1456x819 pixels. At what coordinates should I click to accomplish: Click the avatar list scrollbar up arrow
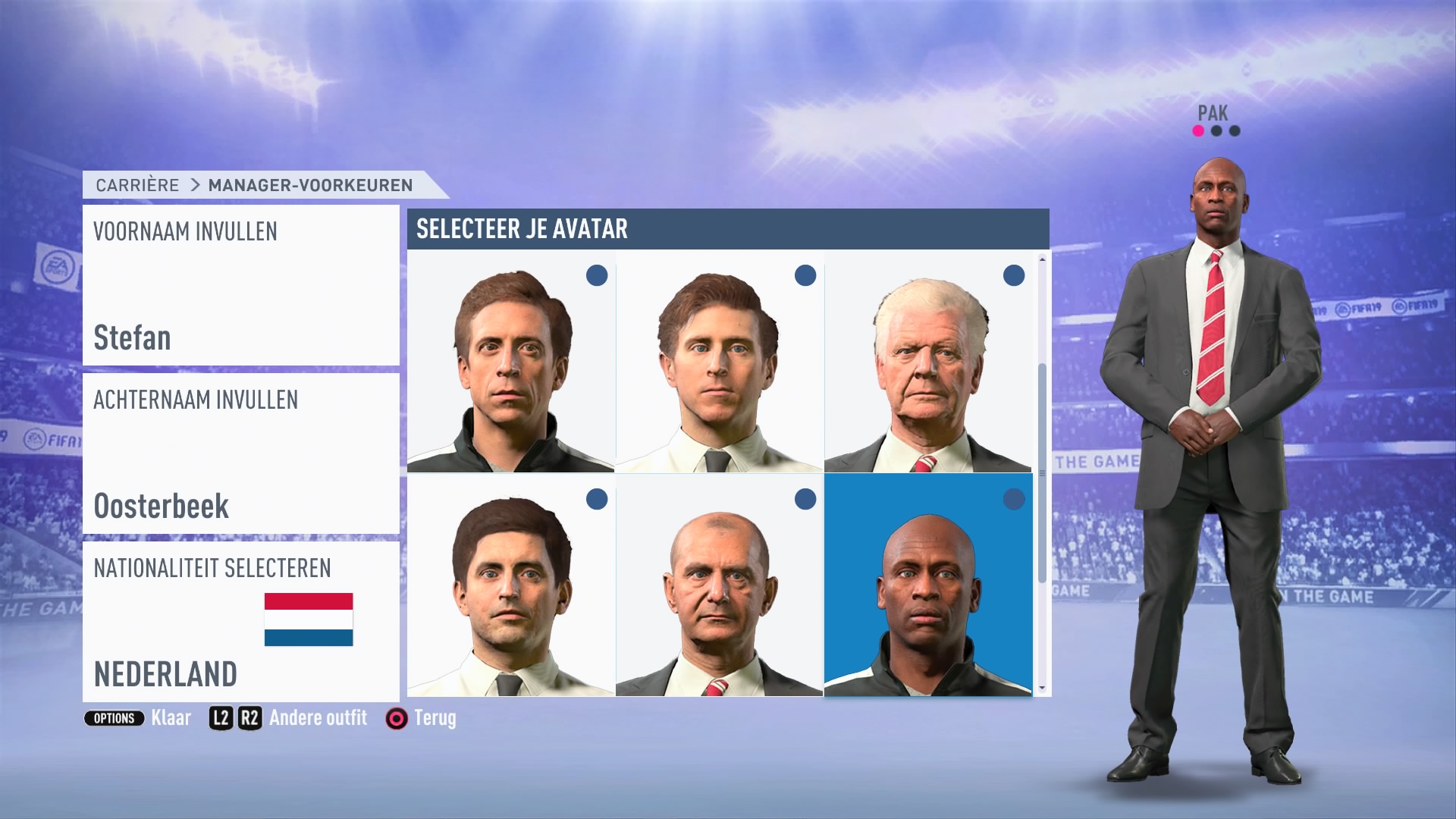pos(1042,259)
